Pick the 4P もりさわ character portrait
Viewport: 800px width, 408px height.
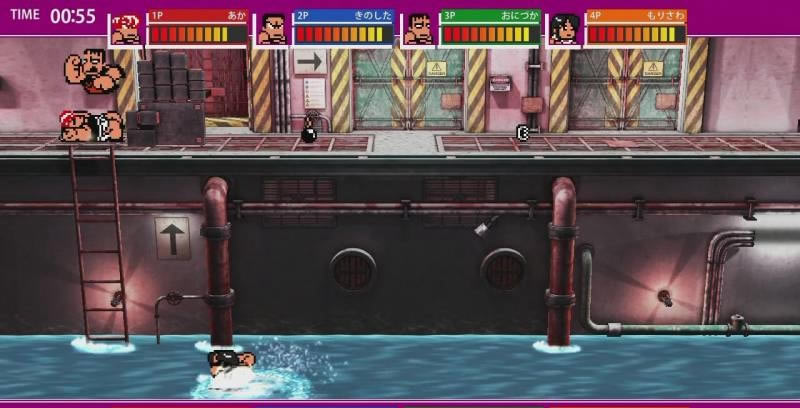(565, 29)
